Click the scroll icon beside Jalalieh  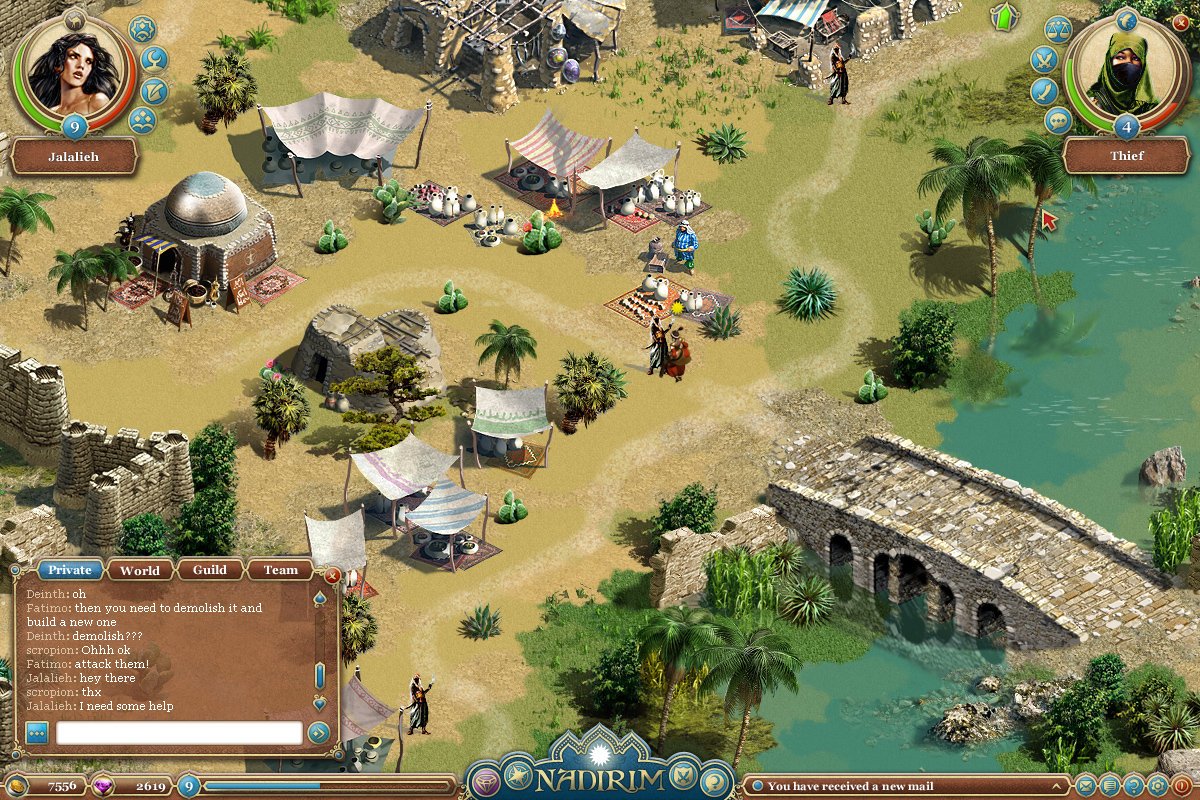[x=154, y=92]
